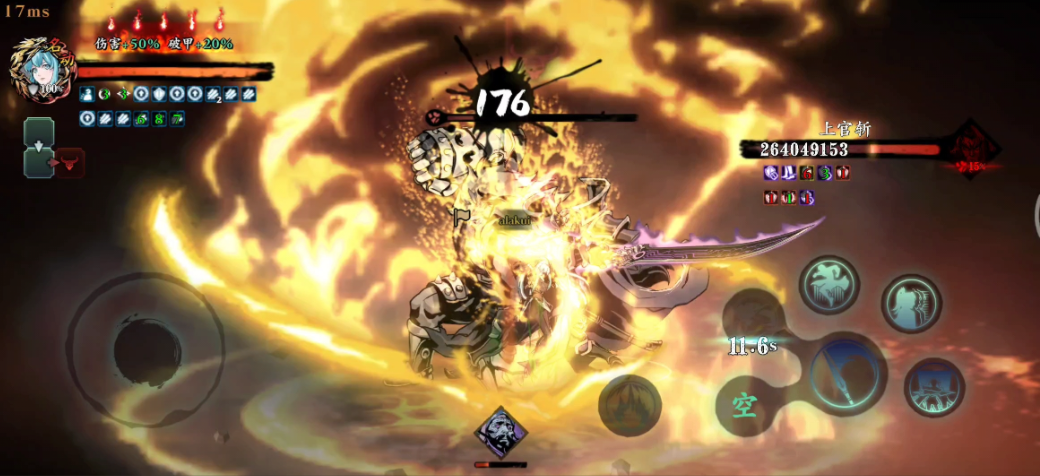Tap the virtual movement joystick
1040x476 pixels.
click(x=145, y=350)
